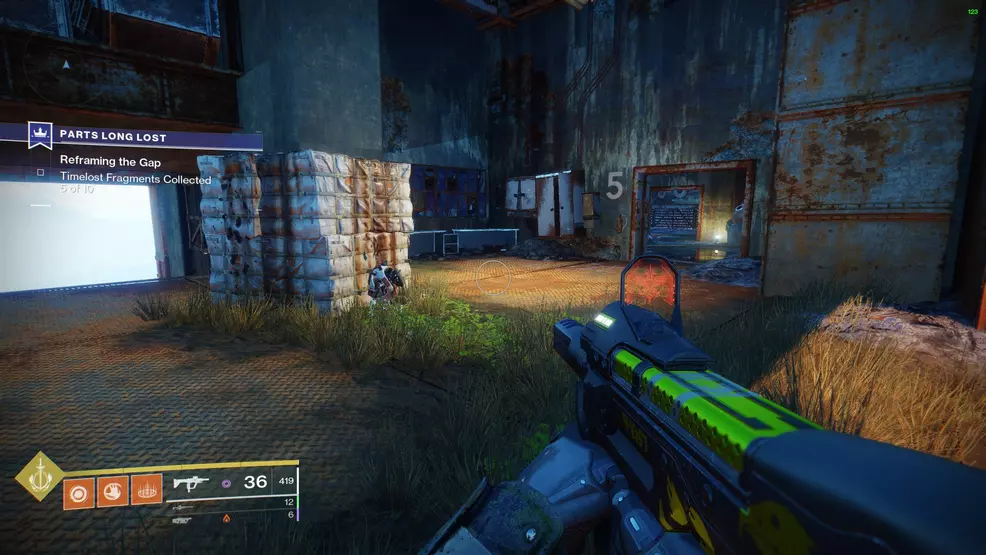Image resolution: width=986 pixels, height=555 pixels.
Task: Select the Timelost Fragments Collected objective checkbox
Action: [x=41, y=172]
